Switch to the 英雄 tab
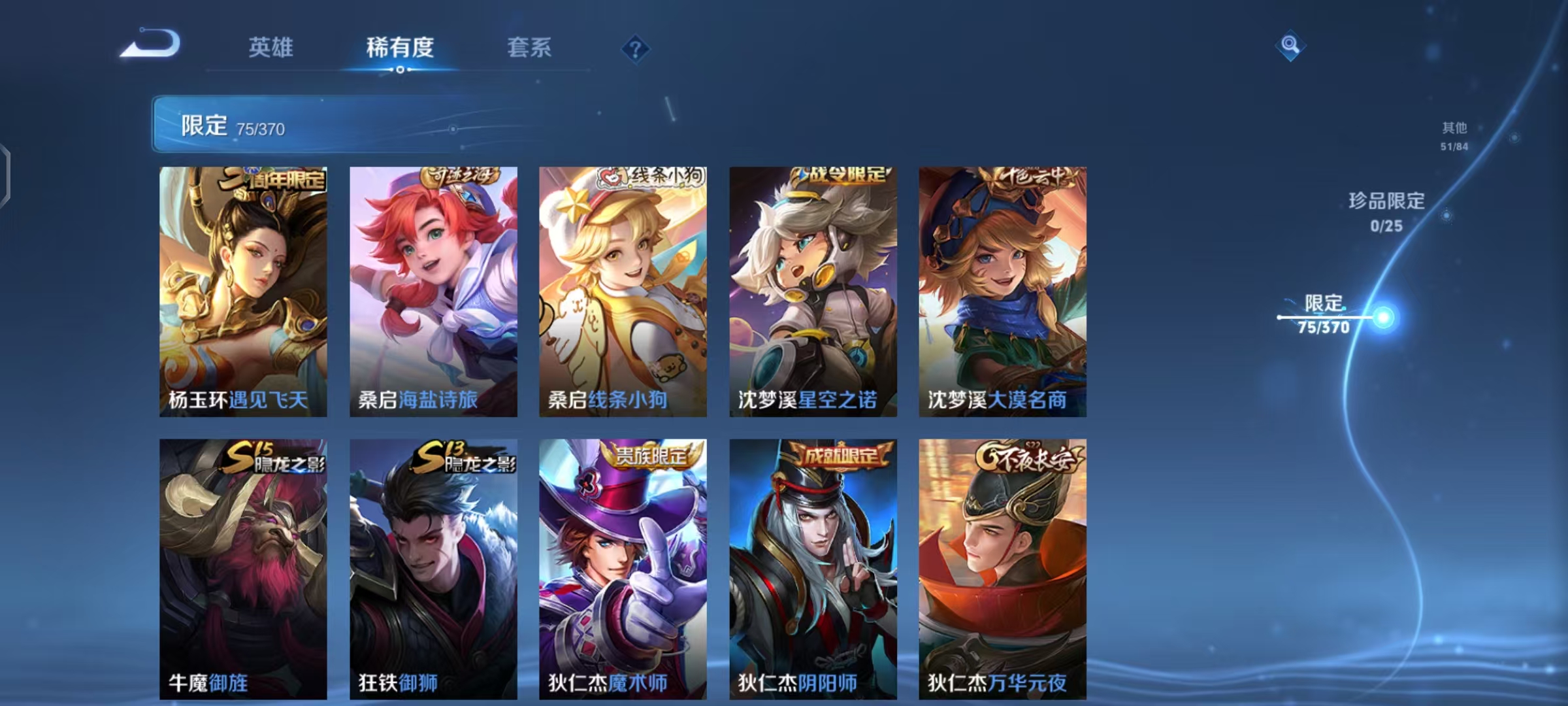 click(x=271, y=48)
